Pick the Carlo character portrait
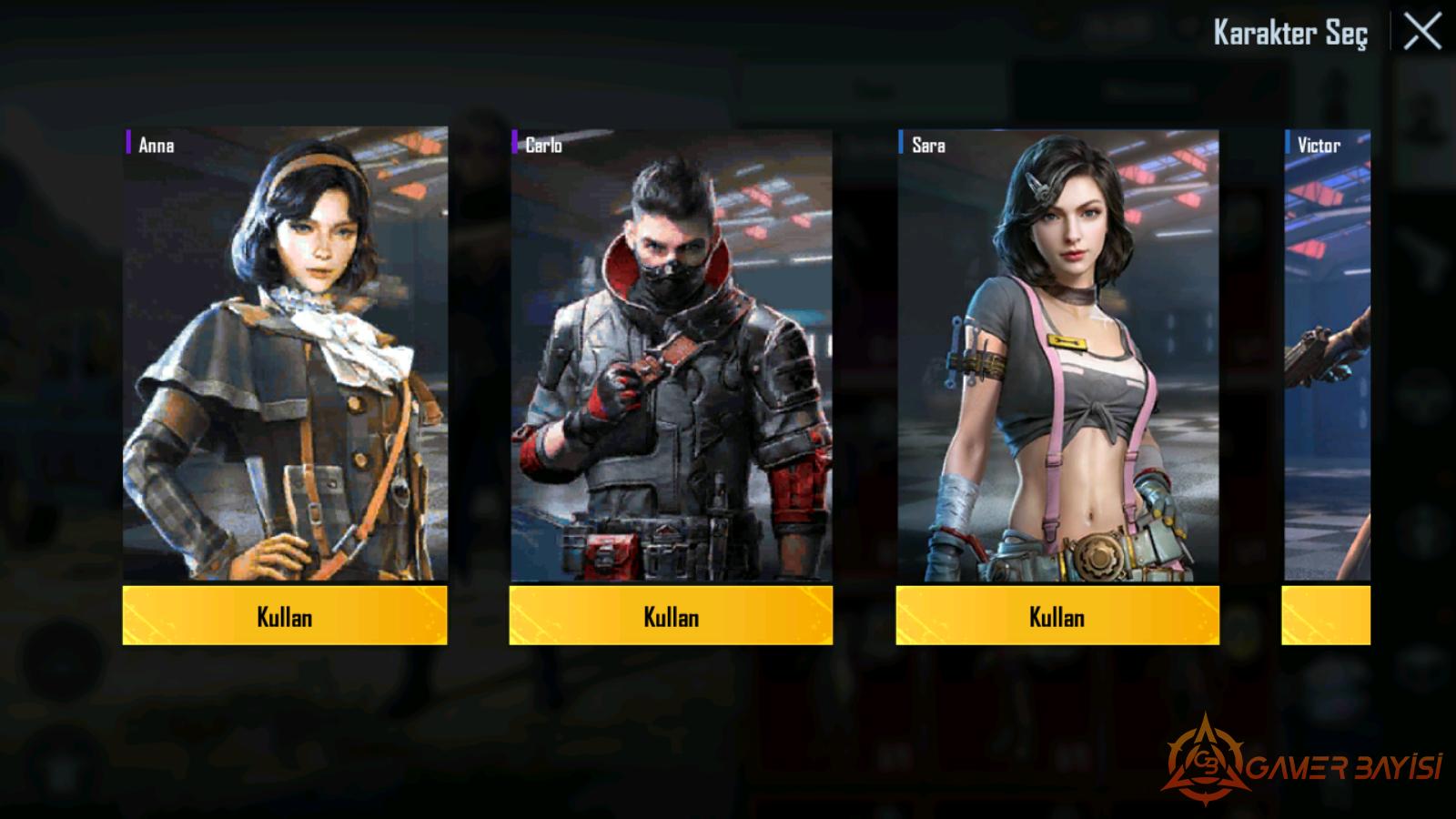Image resolution: width=1456 pixels, height=819 pixels. click(x=671, y=355)
